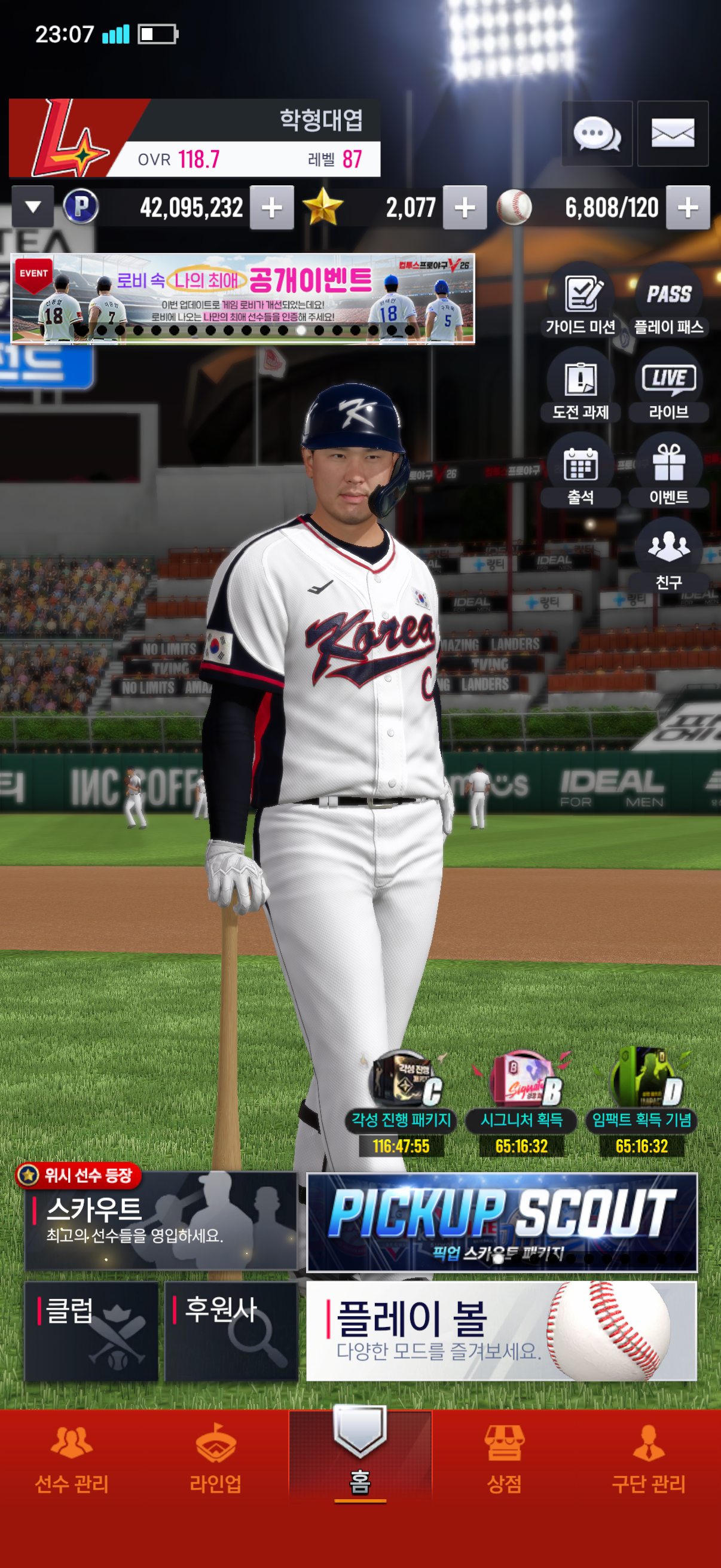Image resolution: width=721 pixels, height=1568 pixels.
Task: Open 도전 과제 challenges
Action: click(581, 387)
